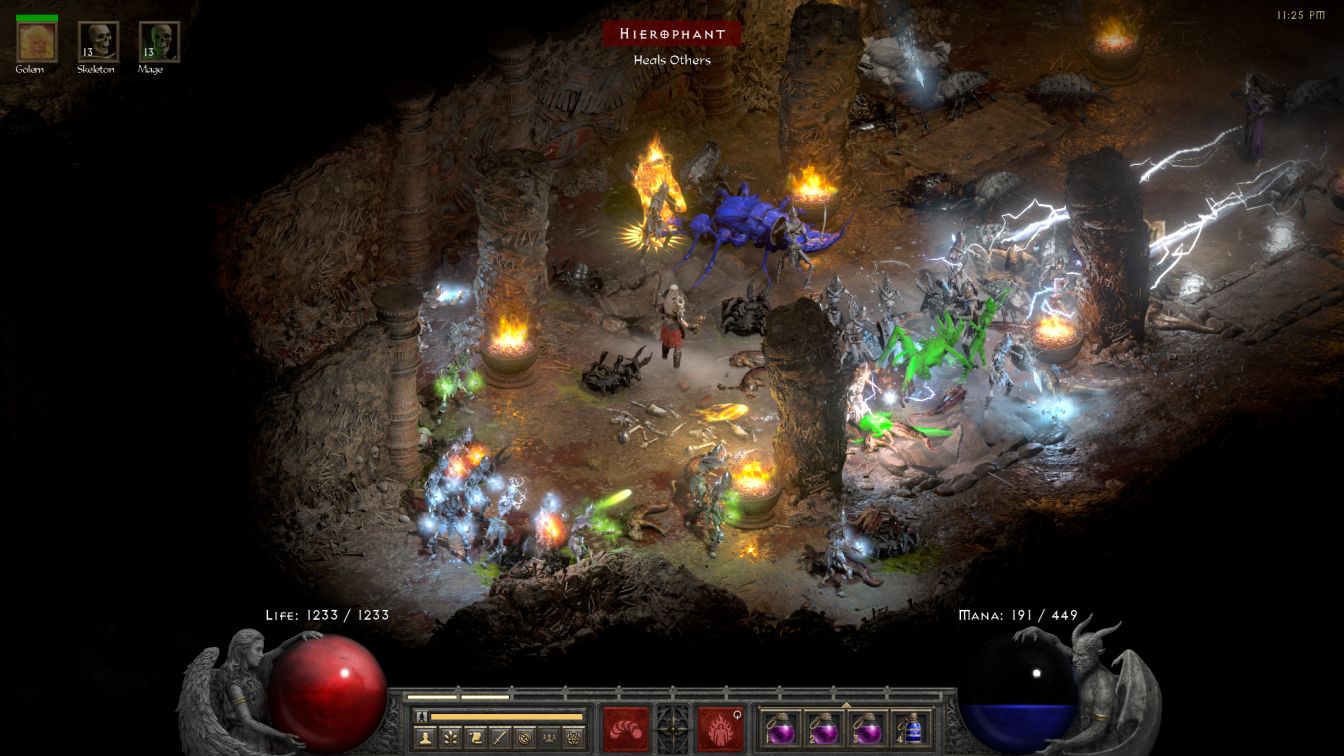Open the quest scroll button

(x=474, y=738)
